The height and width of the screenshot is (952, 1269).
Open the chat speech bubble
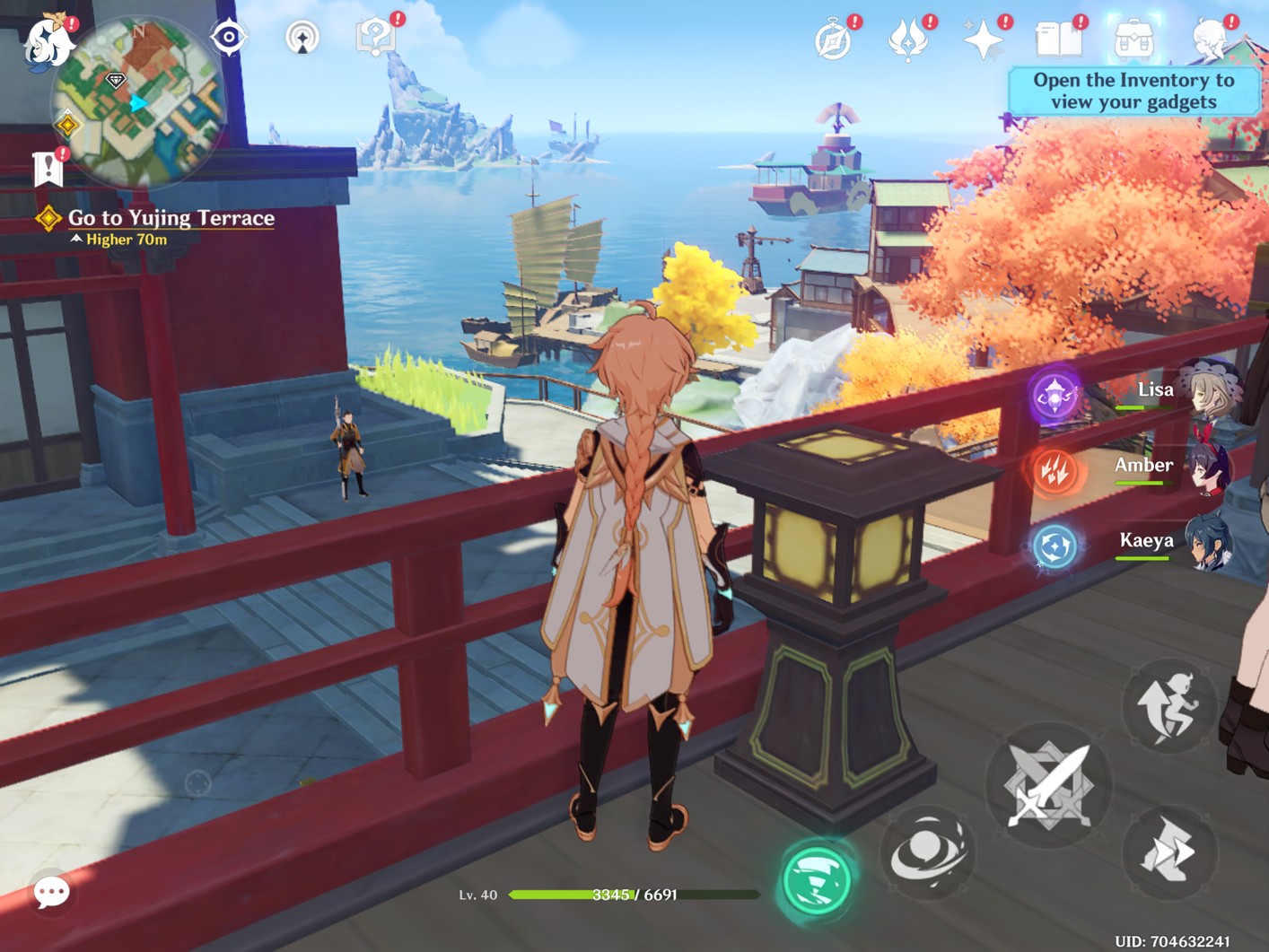51,892
